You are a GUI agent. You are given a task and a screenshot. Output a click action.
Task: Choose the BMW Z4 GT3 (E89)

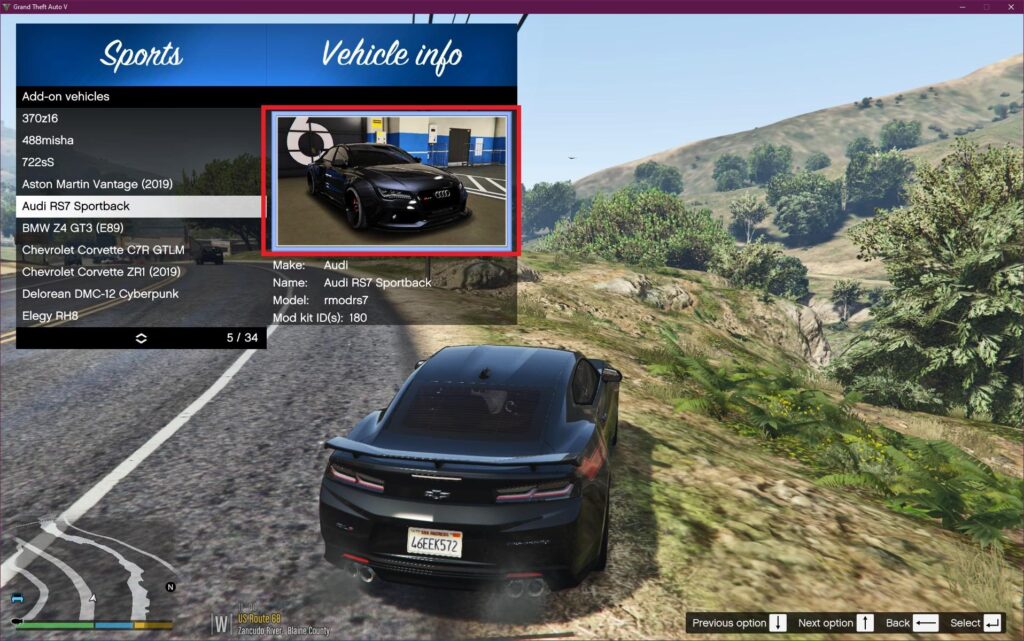tap(140, 228)
